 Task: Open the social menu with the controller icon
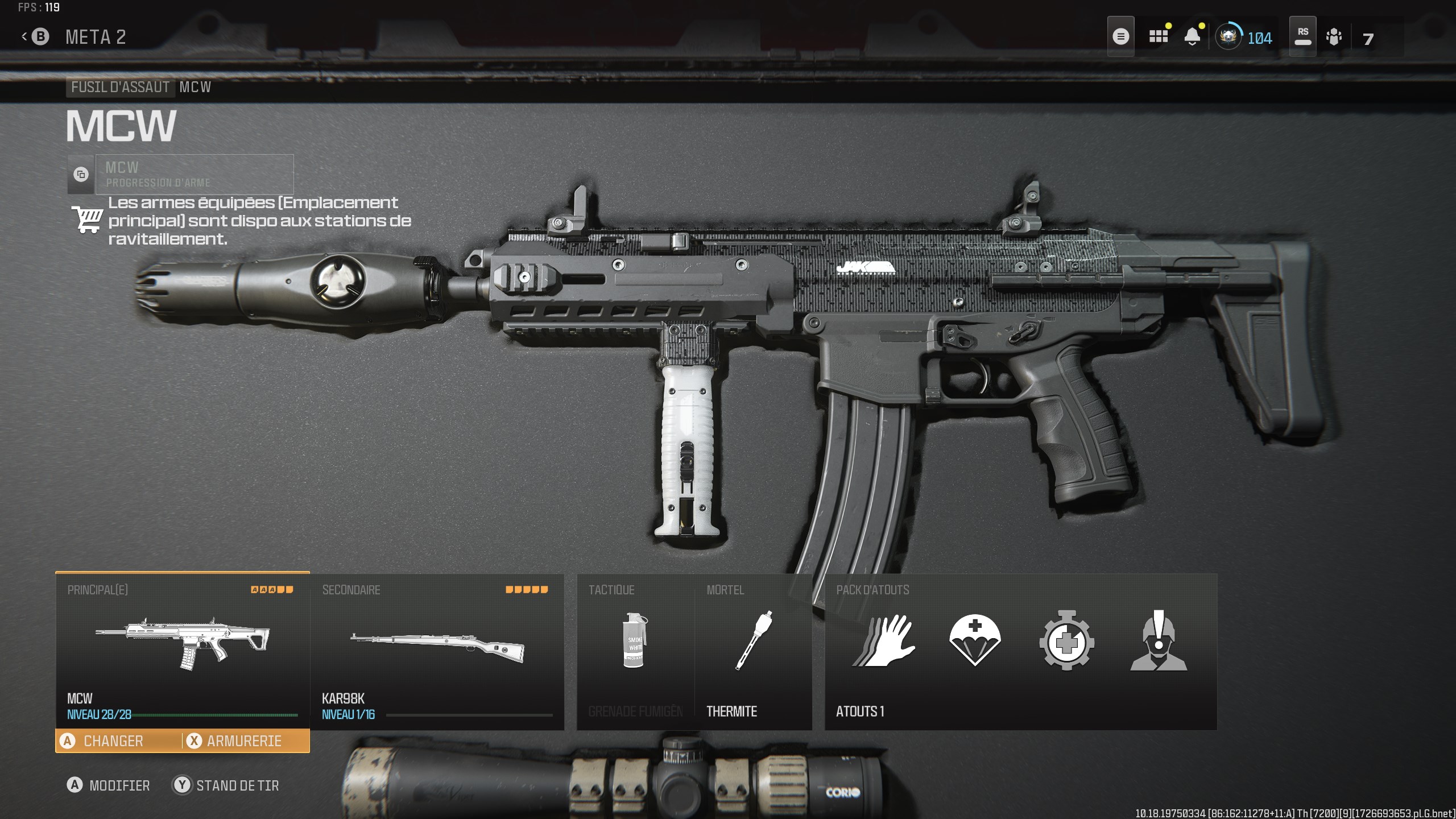point(1334,36)
